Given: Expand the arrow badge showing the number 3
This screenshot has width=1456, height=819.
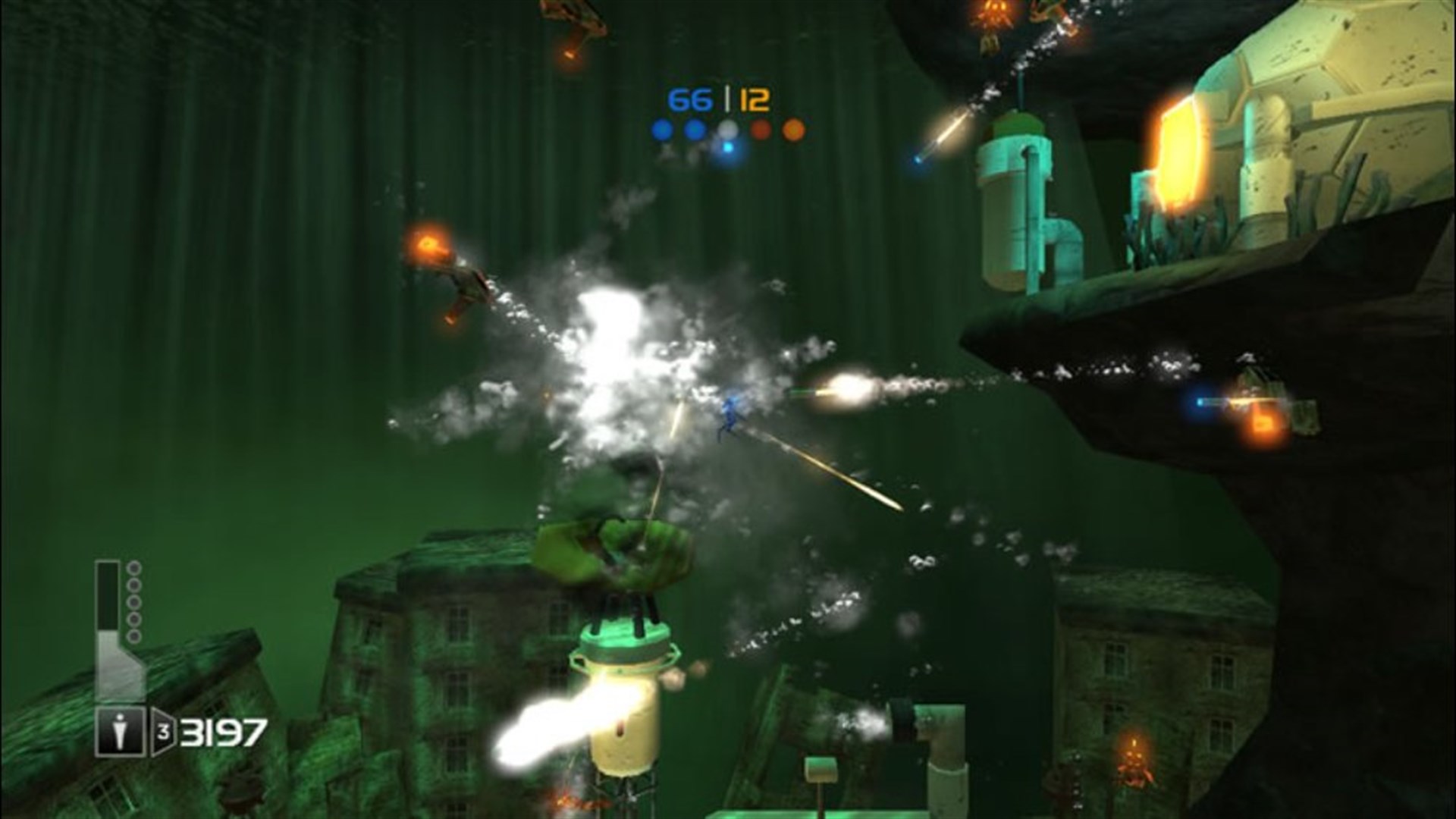Looking at the screenshot, I should click(163, 730).
